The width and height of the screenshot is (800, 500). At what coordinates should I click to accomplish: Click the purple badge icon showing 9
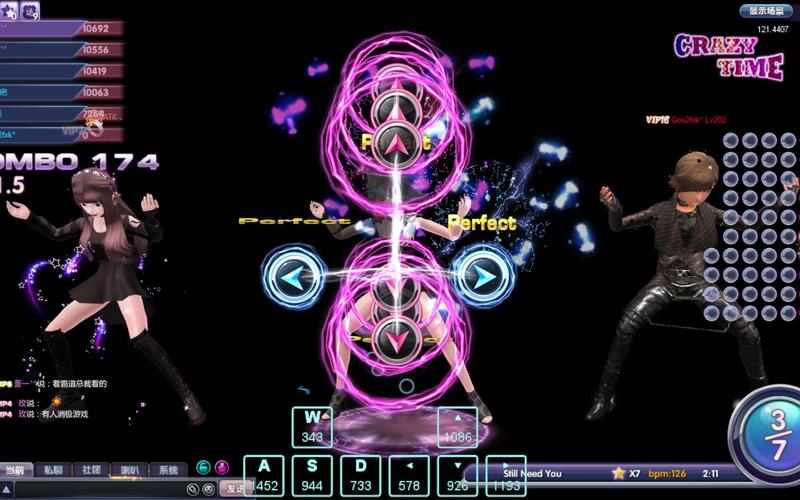[28, 10]
